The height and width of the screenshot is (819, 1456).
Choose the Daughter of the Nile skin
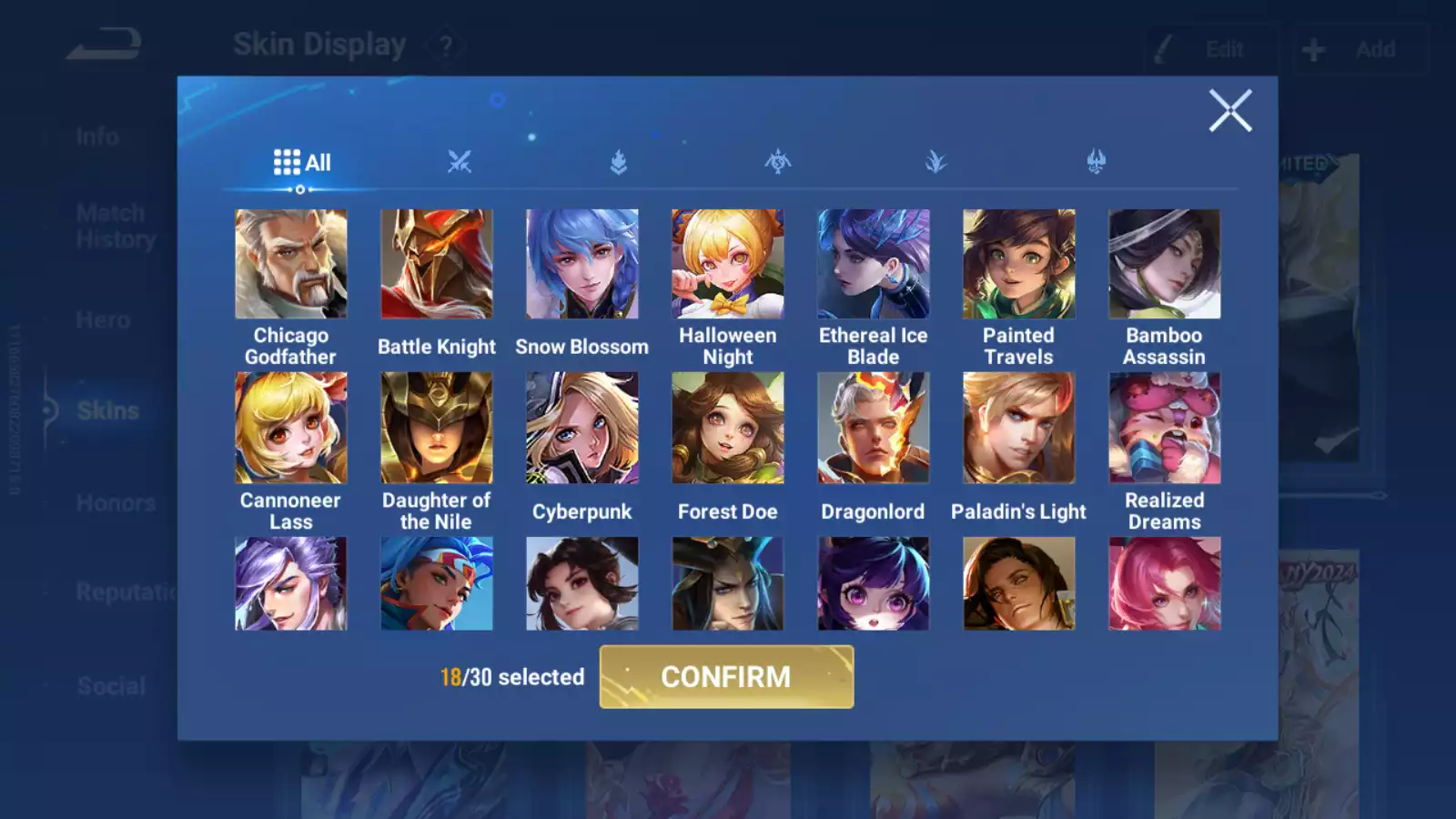click(437, 428)
